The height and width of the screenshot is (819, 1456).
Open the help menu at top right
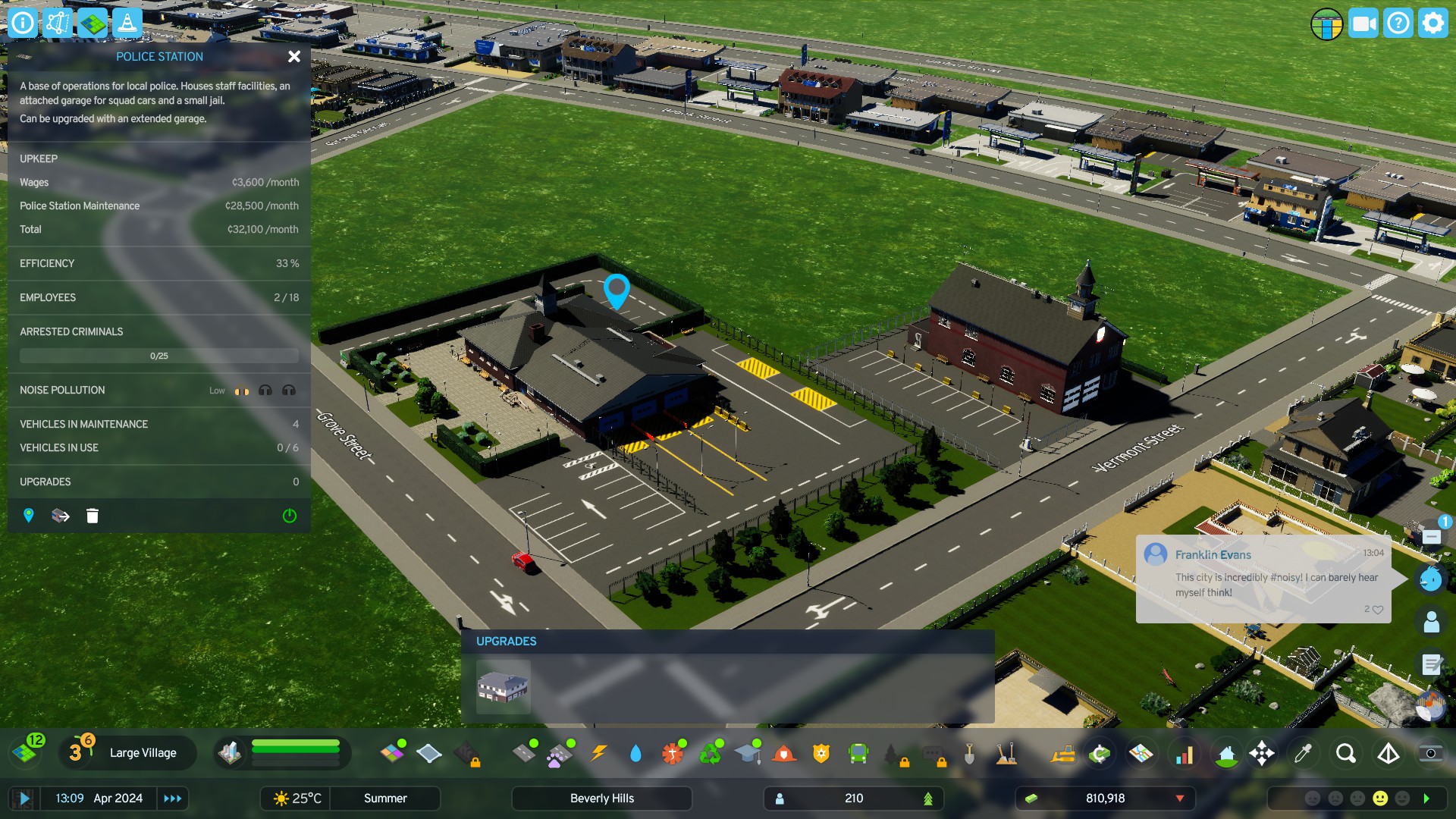pyautogui.click(x=1398, y=23)
